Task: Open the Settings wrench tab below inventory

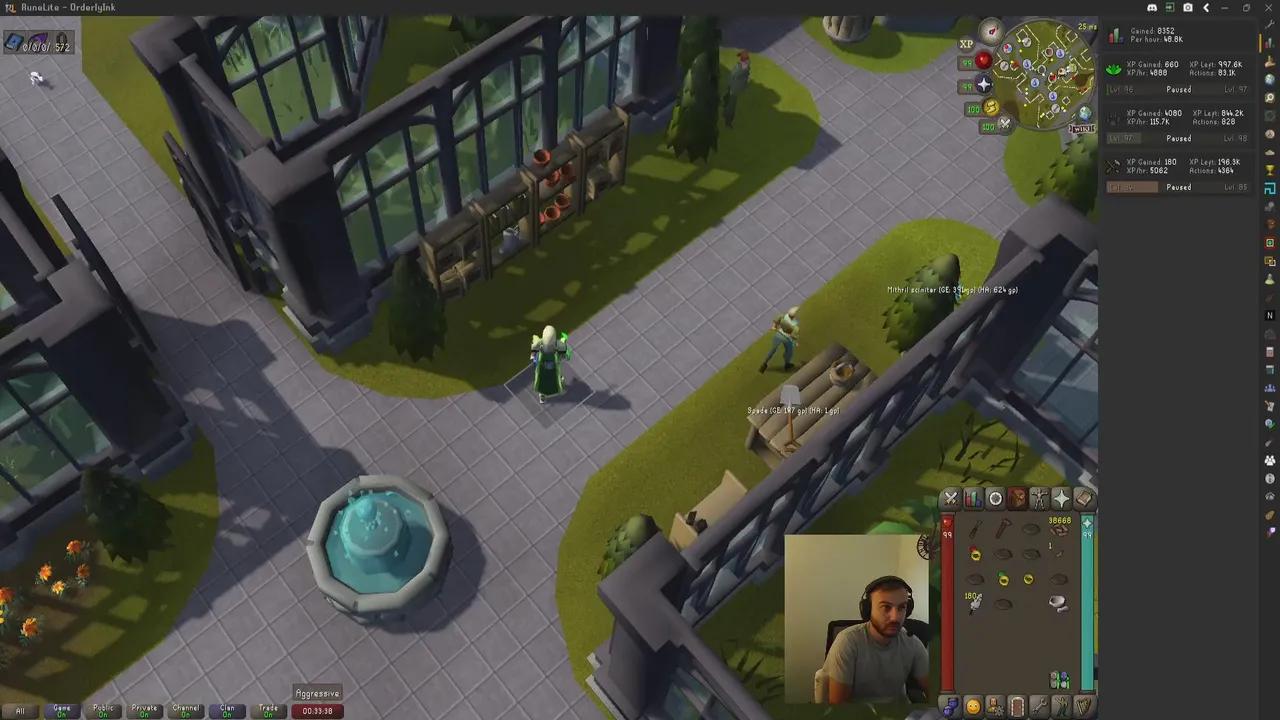Action: [x=1040, y=707]
